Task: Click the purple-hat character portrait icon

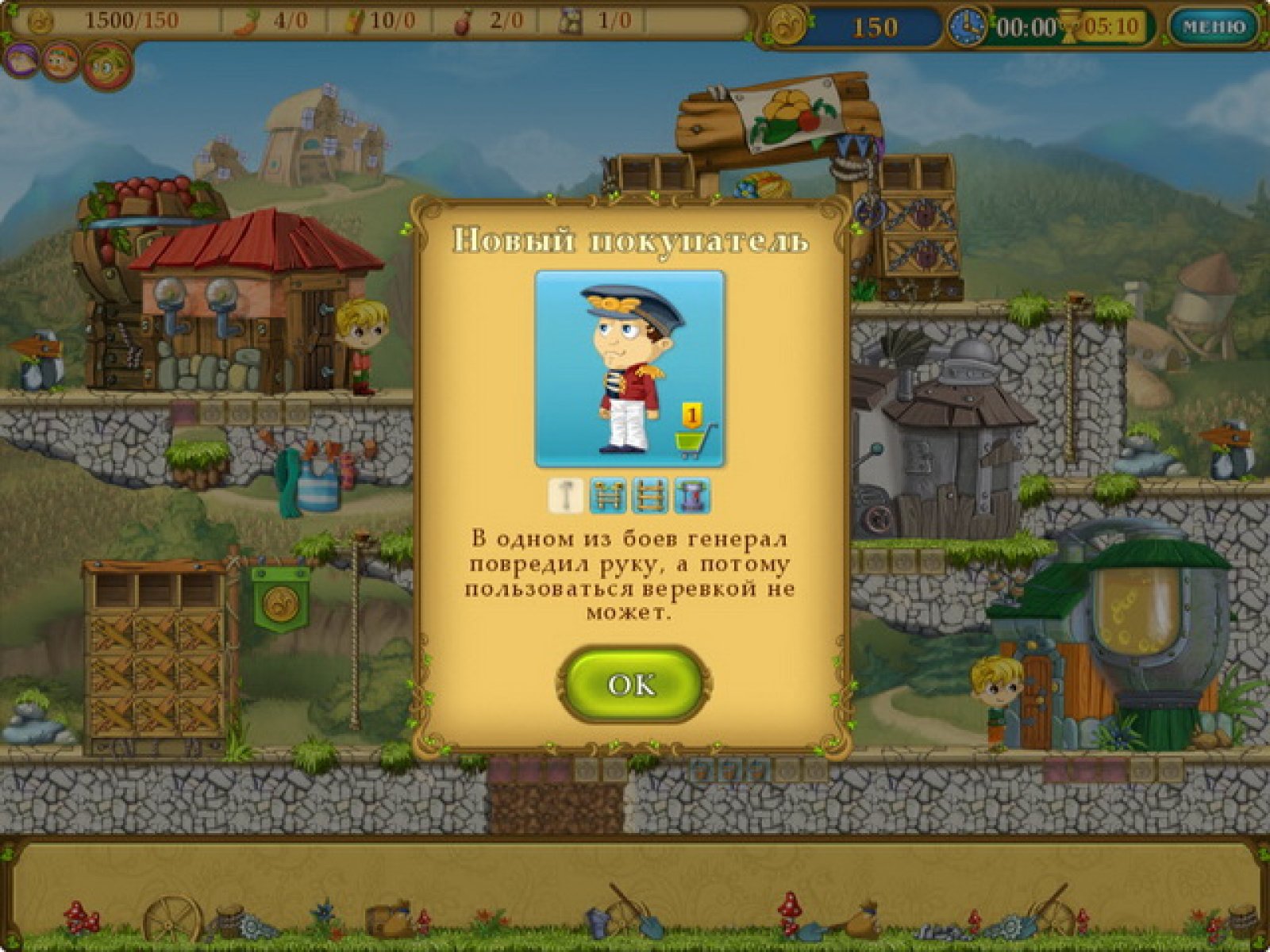Action: click(21, 59)
